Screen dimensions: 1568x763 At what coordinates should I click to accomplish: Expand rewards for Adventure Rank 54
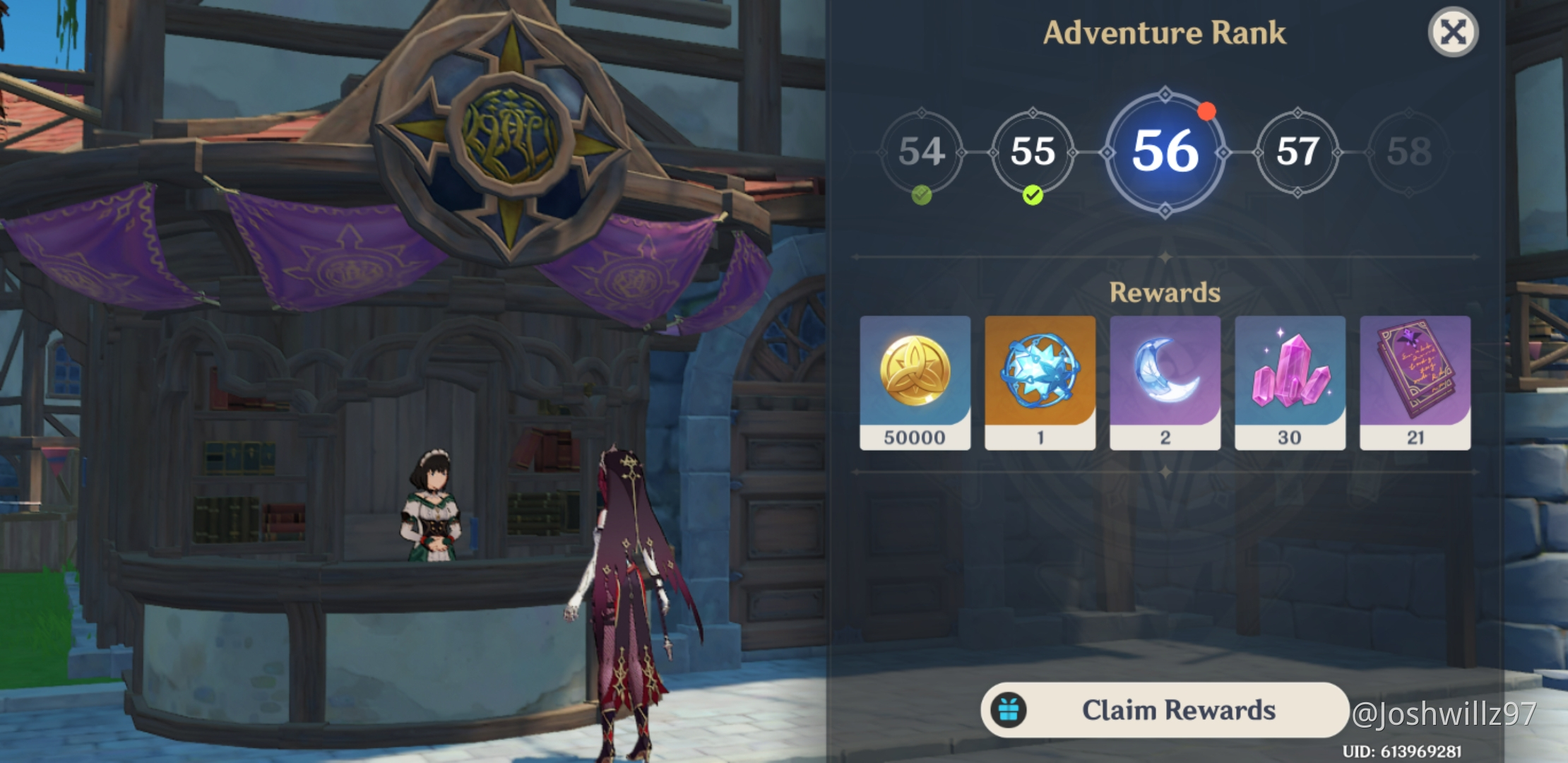click(923, 152)
